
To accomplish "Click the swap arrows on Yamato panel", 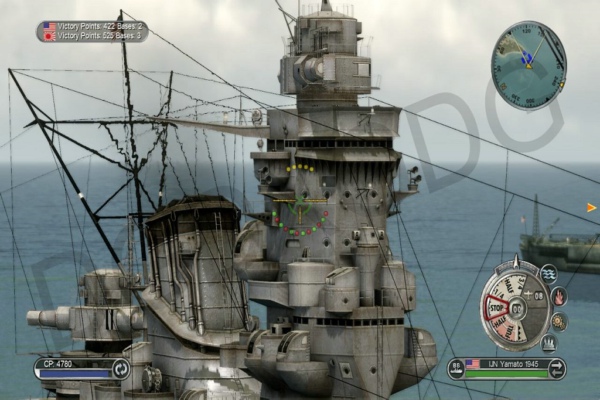I will click(556, 368).
